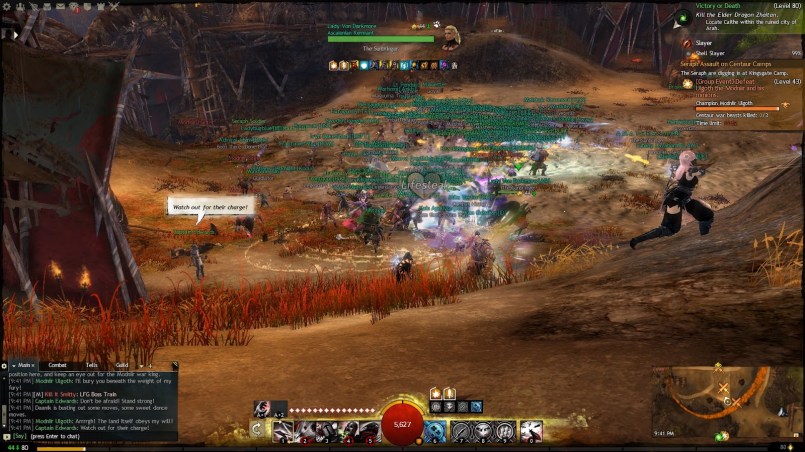The height and width of the screenshot is (452, 805).
Task: Activate utility skill slot 7
Action: click(461, 431)
